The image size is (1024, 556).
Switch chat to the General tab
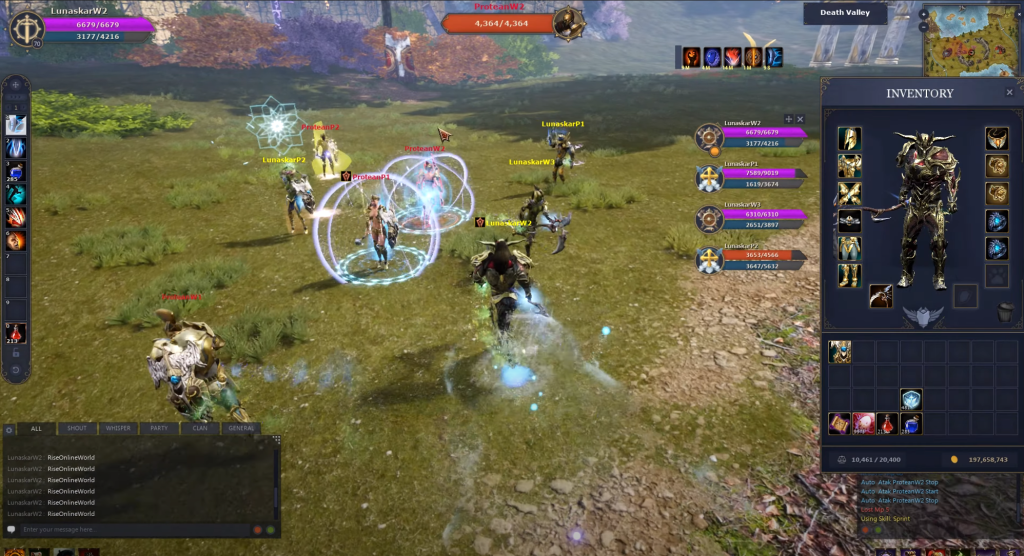coord(241,428)
